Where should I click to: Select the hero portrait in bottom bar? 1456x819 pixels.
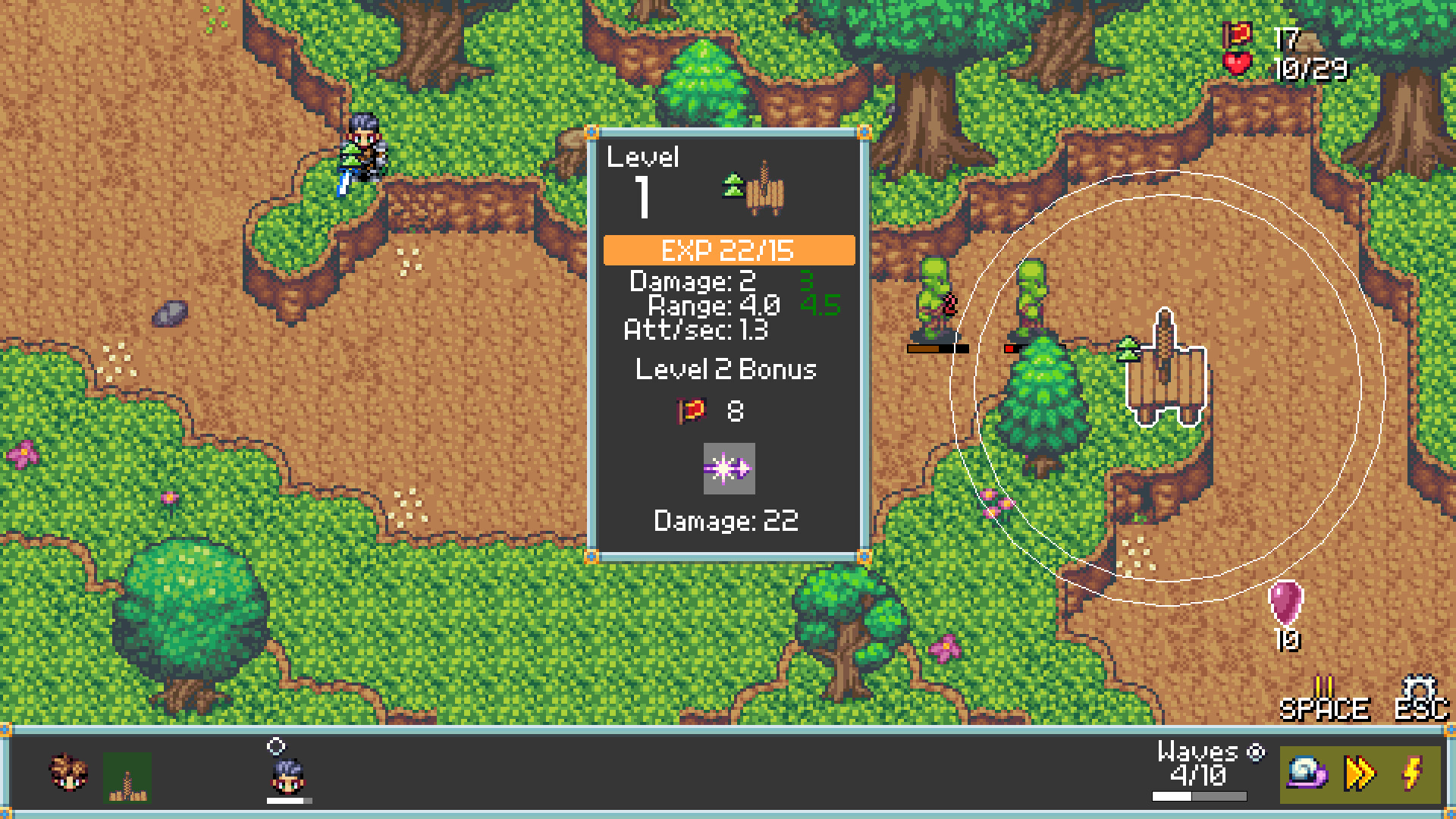tap(67, 770)
